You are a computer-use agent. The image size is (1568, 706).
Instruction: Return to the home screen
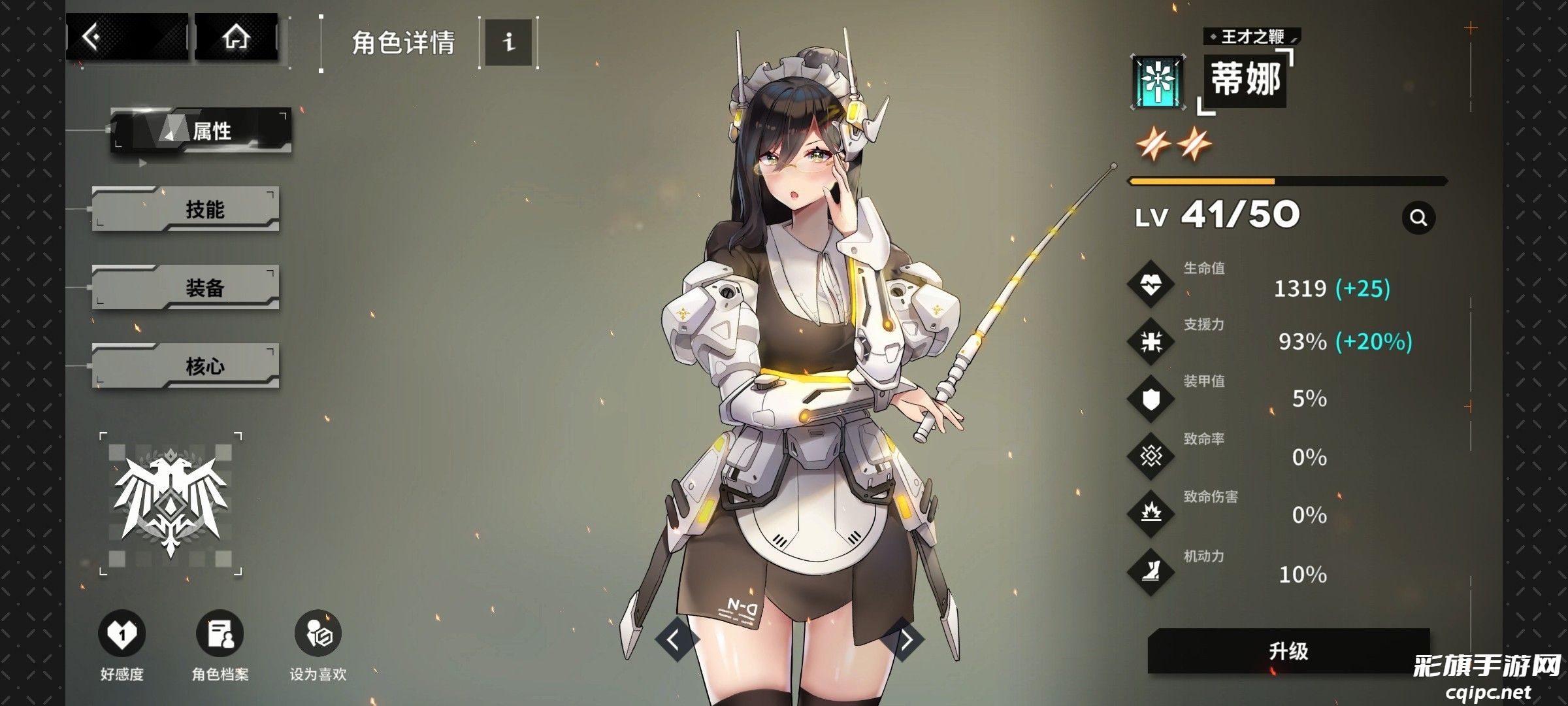[x=236, y=37]
